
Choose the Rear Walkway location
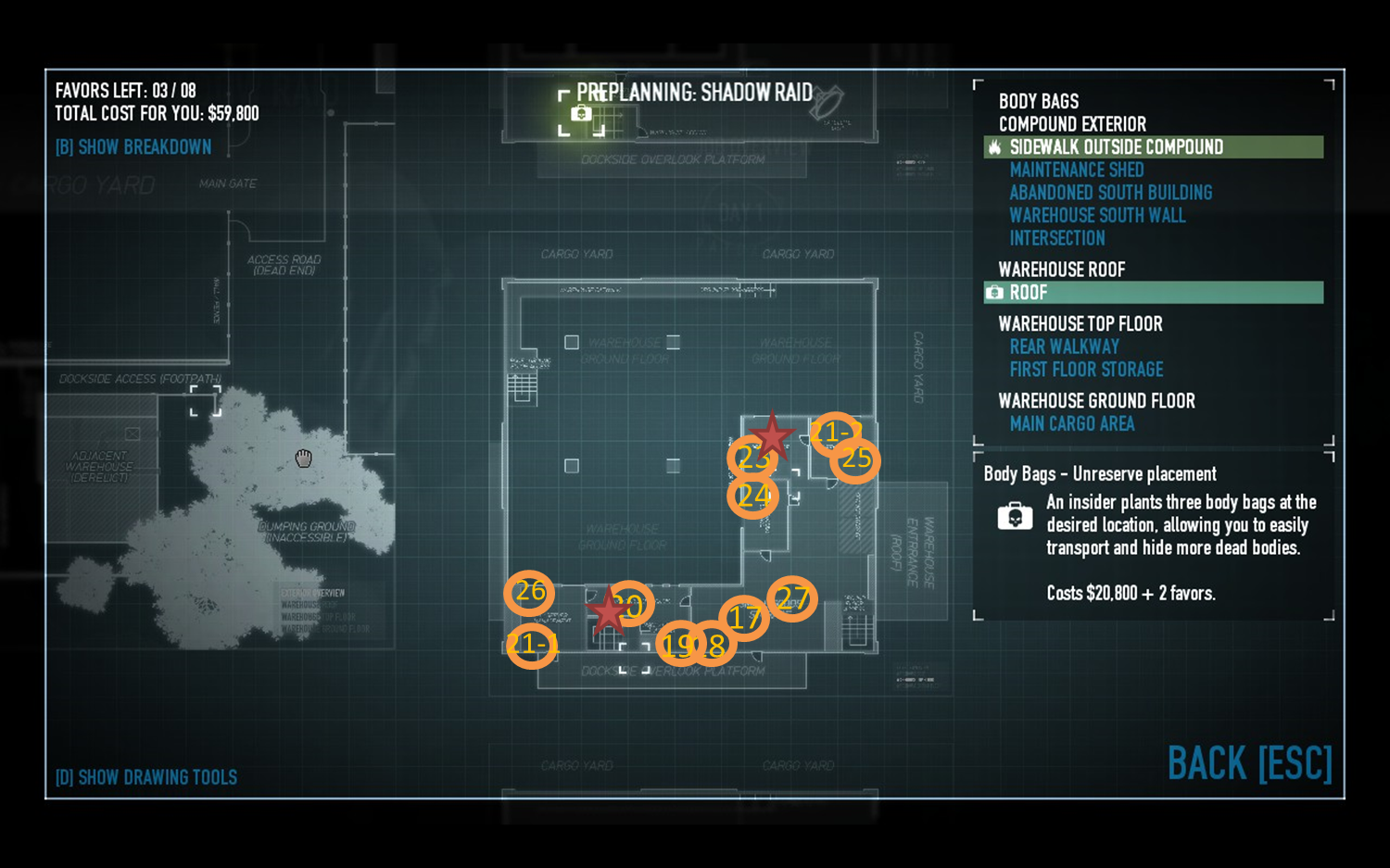pyautogui.click(x=1064, y=346)
